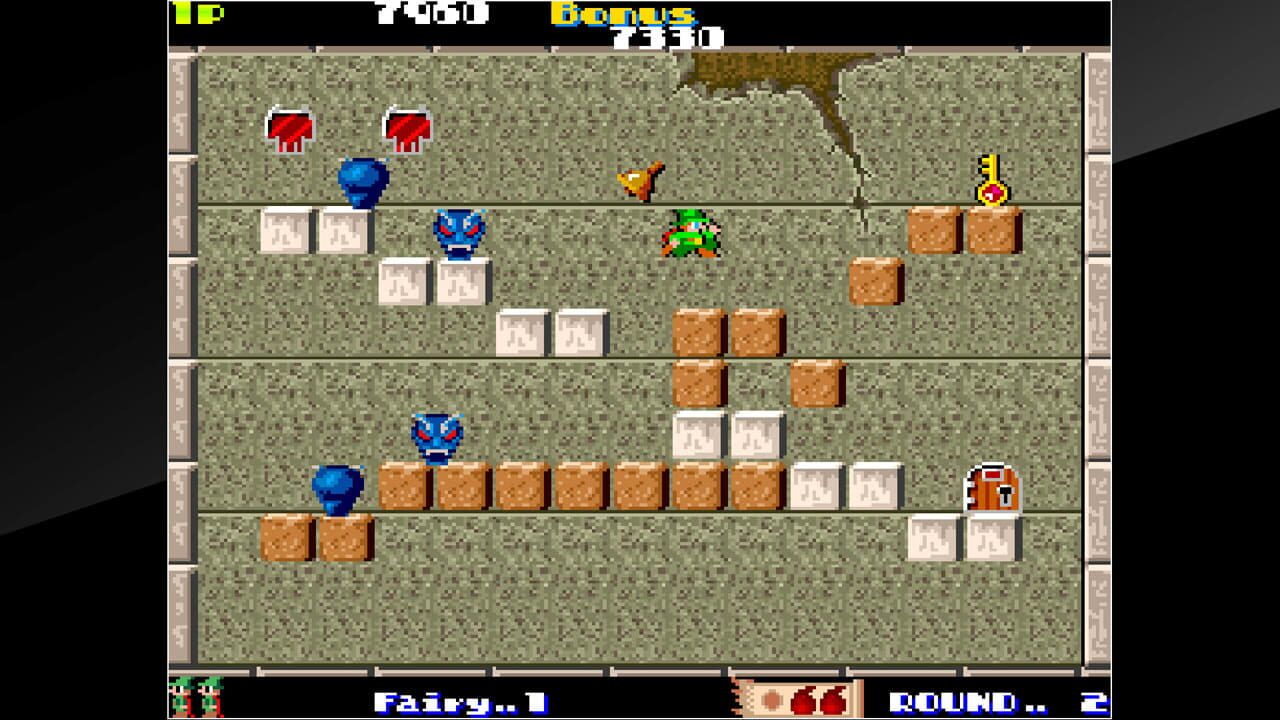Click the lone brown block right of the crack
The image size is (1280, 720).
pos(873,283)
